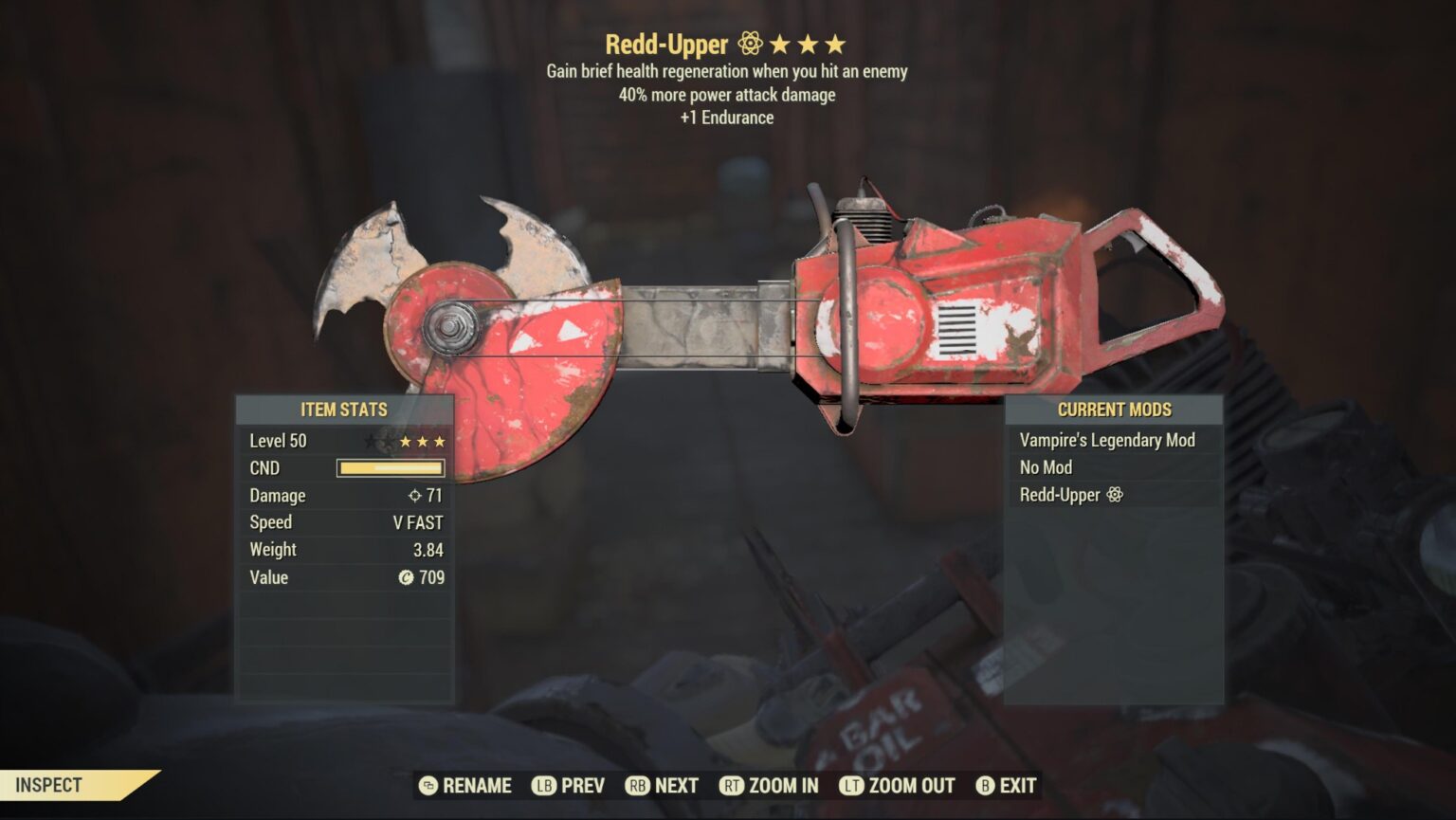The width and height of the screenshot is (1456, 820).
Task: Click the CURRENT MODS panel header
Action: tap(1115, 410)
